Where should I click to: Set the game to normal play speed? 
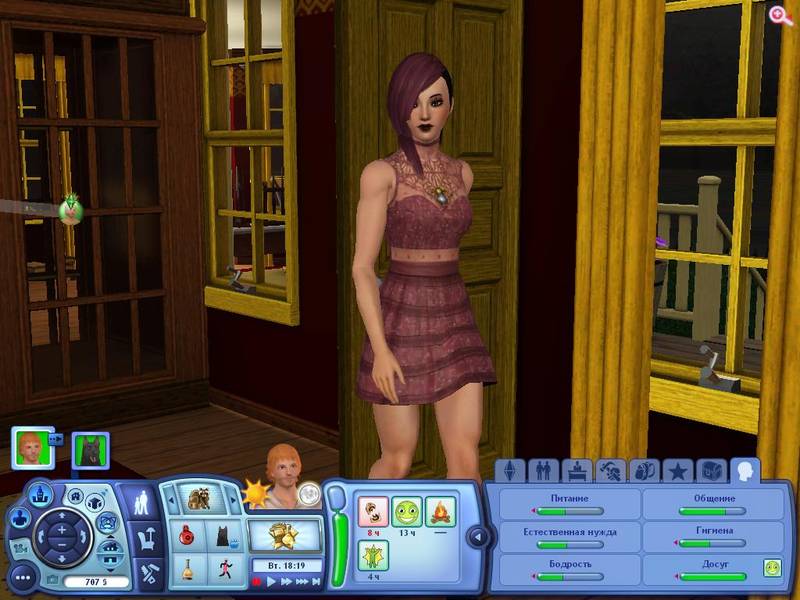coord(271,581)
